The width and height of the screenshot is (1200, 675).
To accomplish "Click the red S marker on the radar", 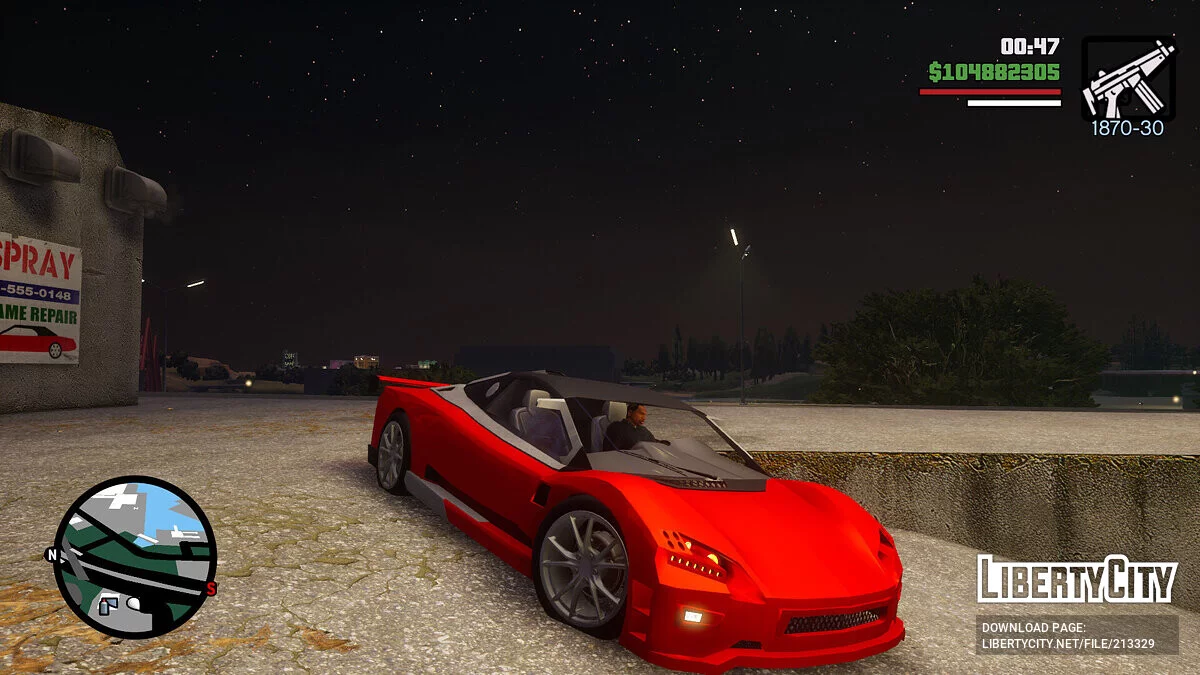I will pyautogui.click(x=211, y=589).
